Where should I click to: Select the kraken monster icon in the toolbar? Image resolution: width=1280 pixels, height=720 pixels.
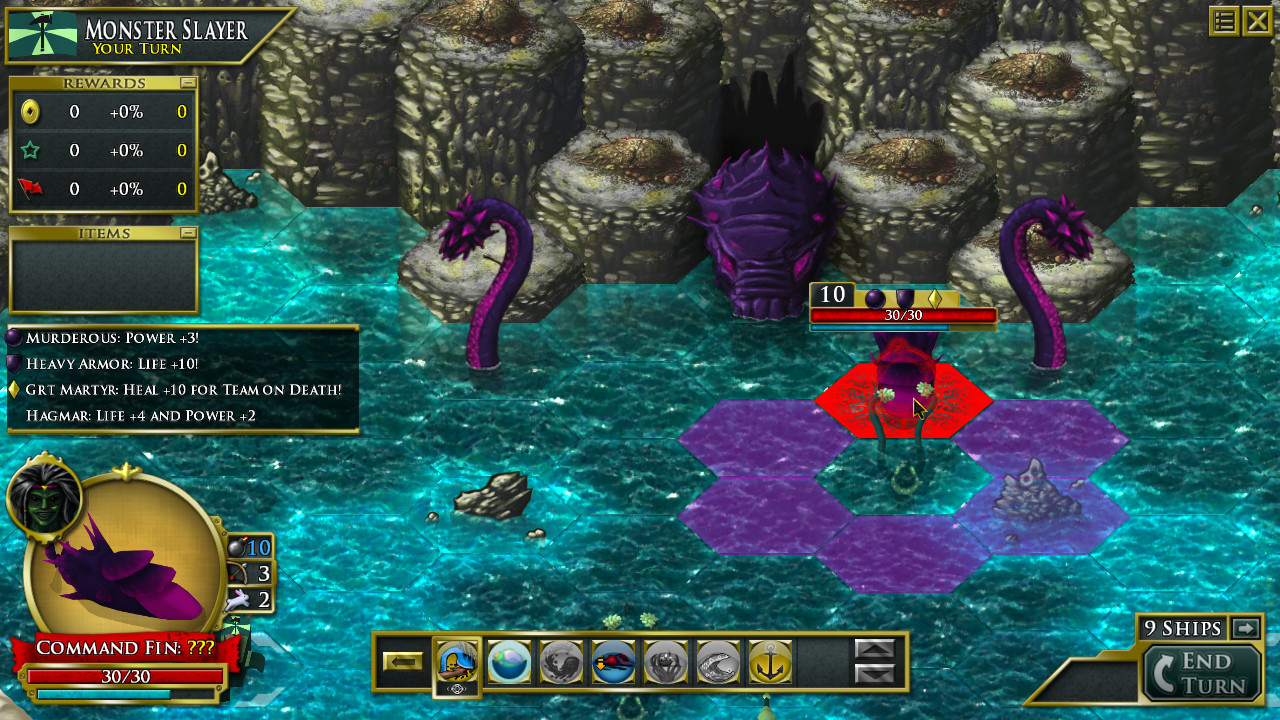click(x=665, y=662)
